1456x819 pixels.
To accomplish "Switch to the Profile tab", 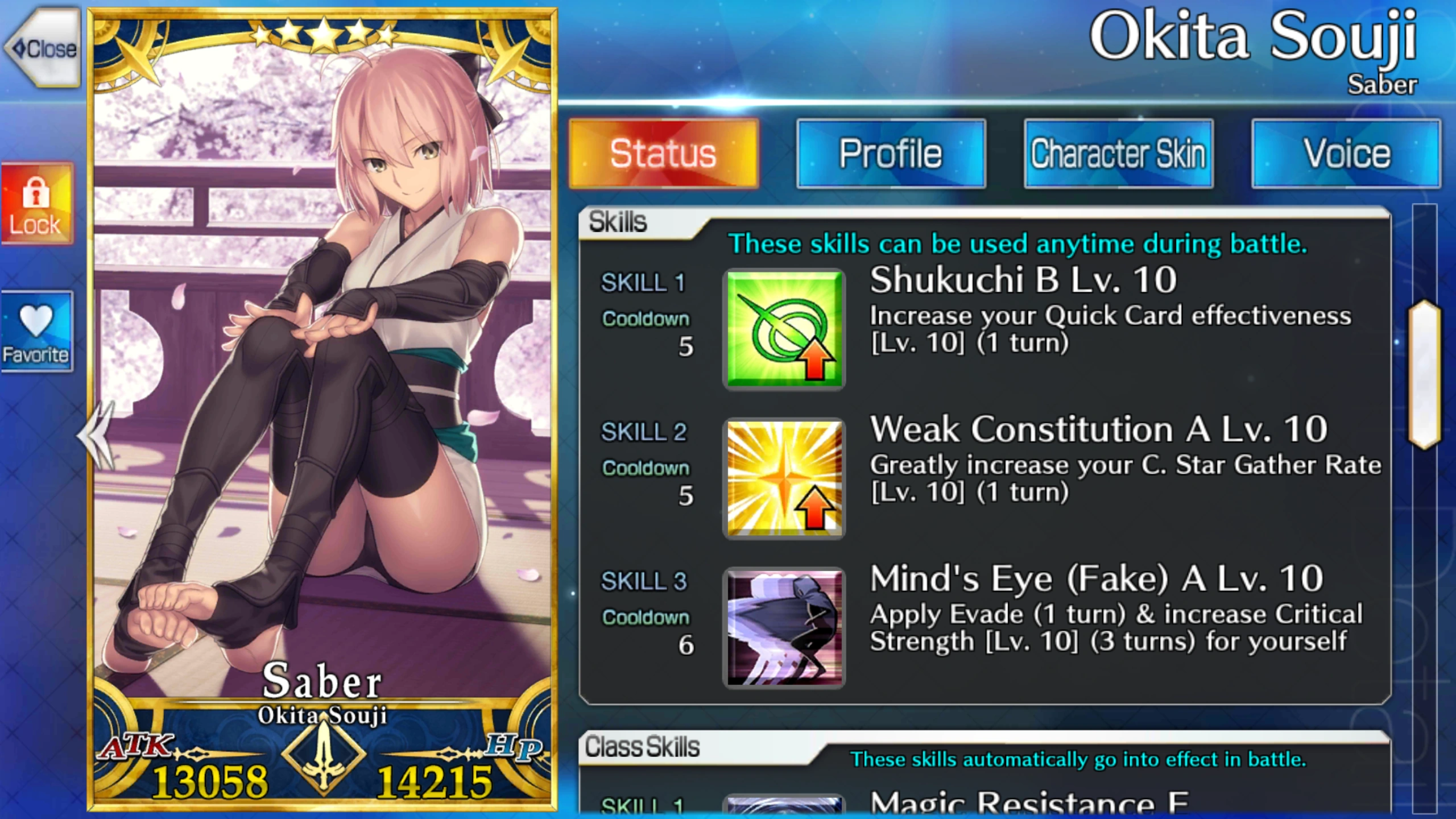I will [890, 152].
